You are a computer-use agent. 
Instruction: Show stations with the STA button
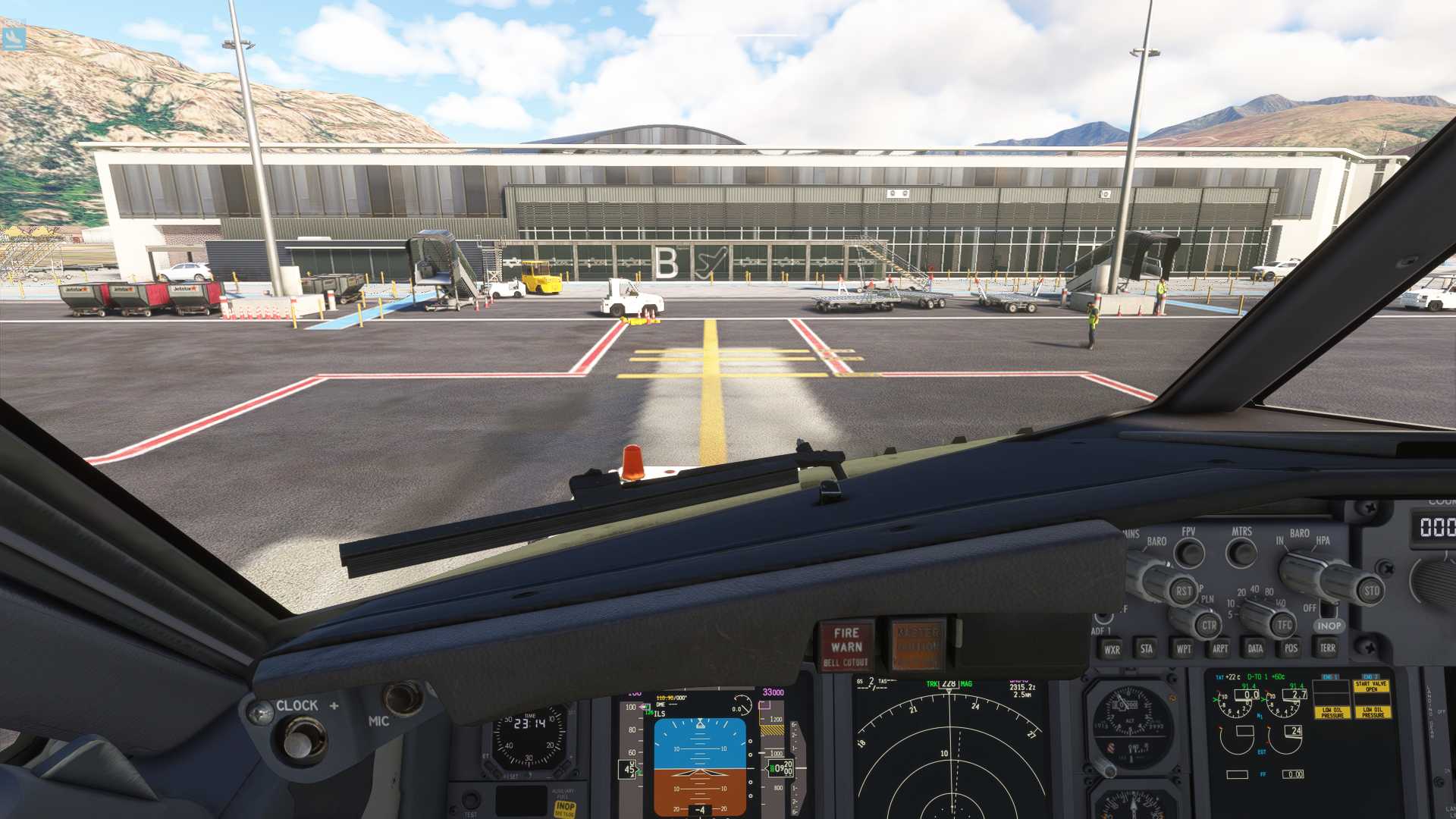tap(1146, 648)
